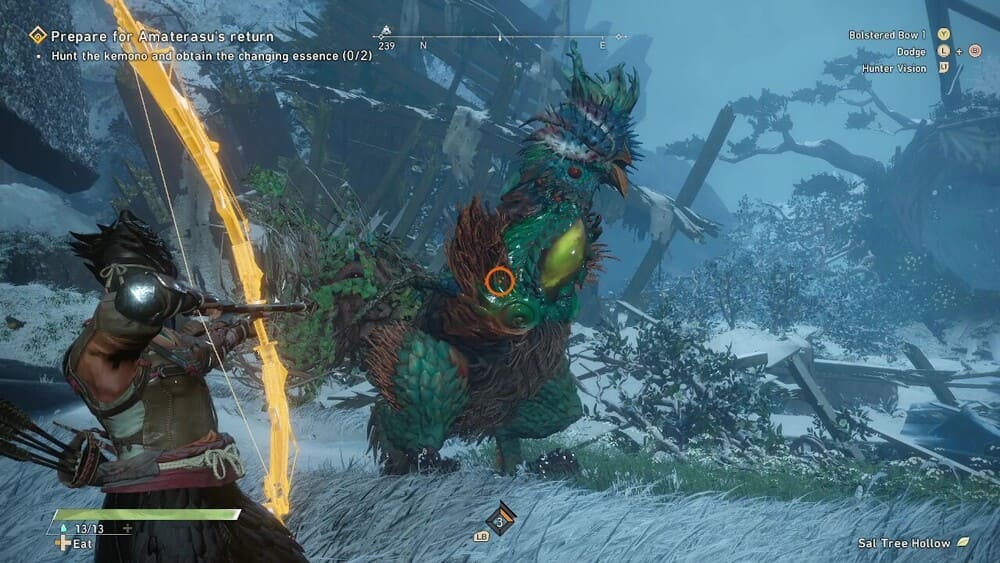Click the compass bar heading strip
Screen dimensions: 1000x563
(500, 38)
